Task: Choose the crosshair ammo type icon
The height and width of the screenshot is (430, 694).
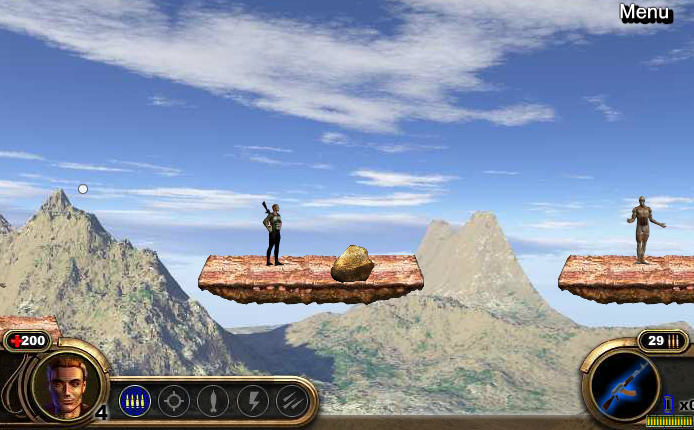Action: pos(174,401)
